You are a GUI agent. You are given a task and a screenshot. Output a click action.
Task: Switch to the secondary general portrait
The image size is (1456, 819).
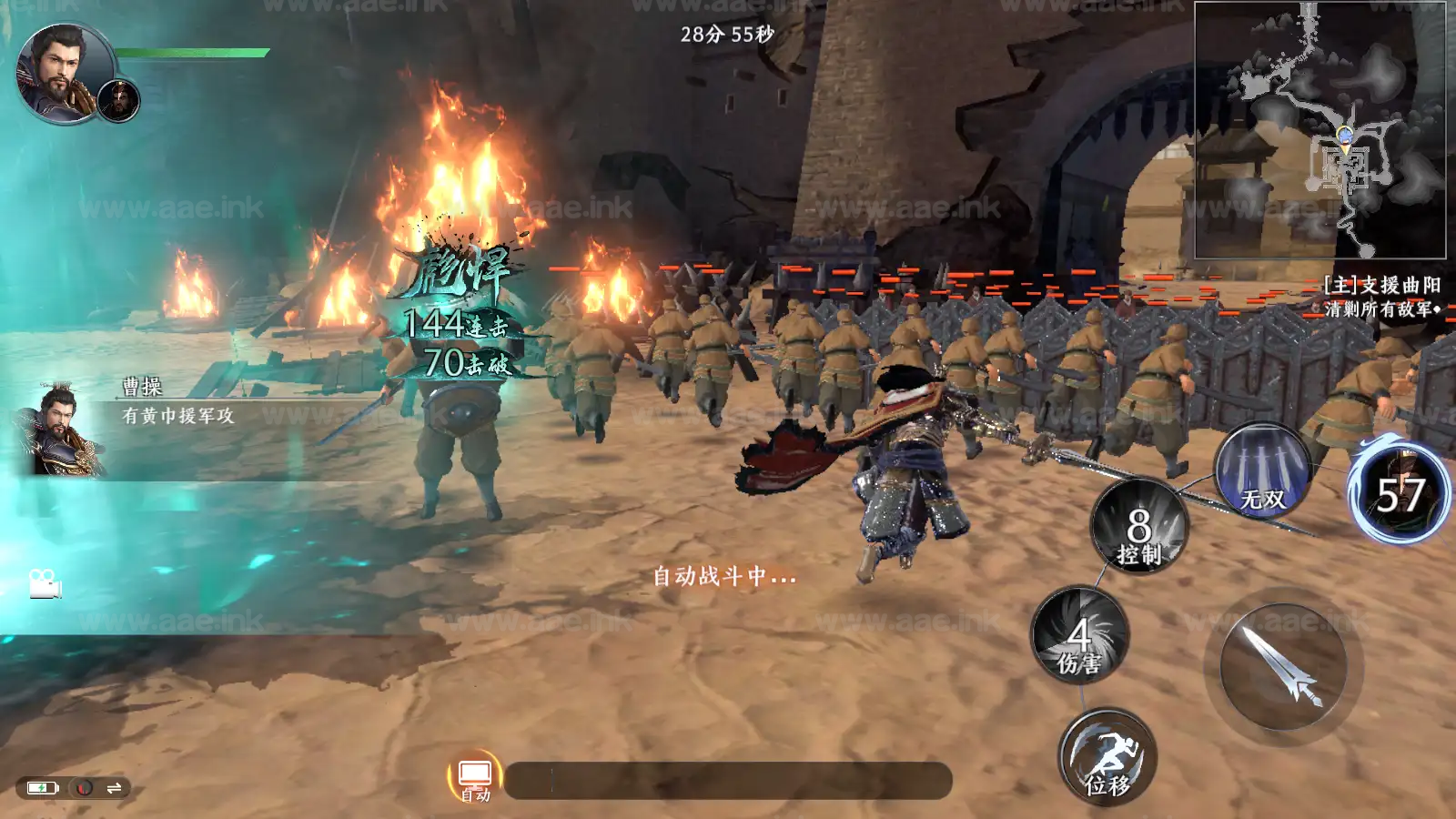(118, 100)
